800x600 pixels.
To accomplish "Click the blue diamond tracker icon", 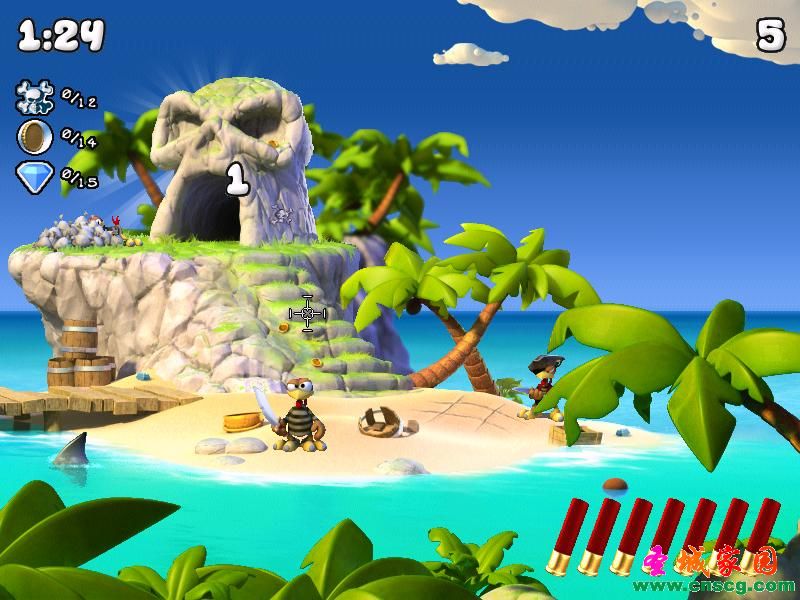I will click(34, 177).
